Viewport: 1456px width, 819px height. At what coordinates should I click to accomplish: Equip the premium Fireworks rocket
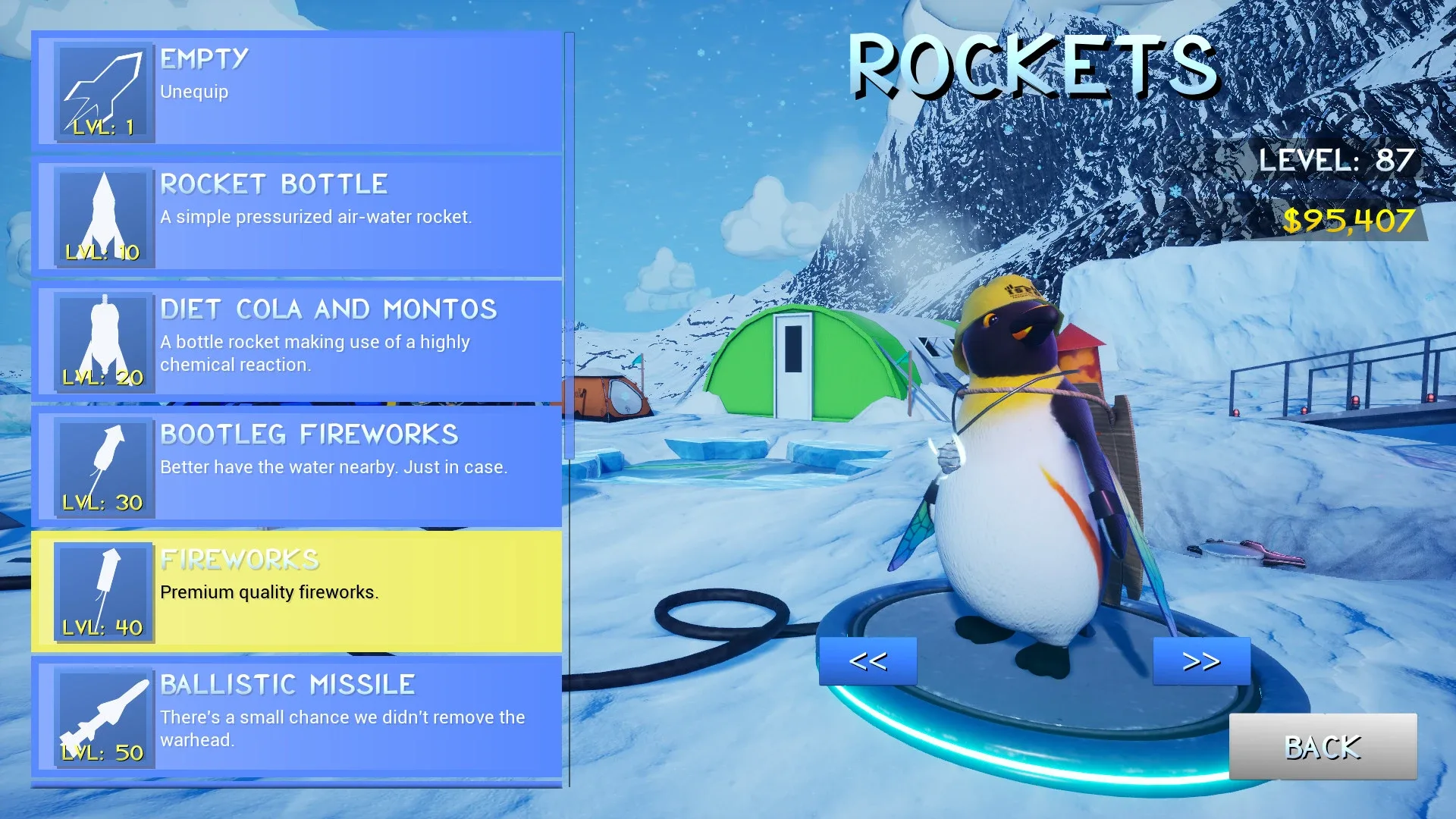303,593
